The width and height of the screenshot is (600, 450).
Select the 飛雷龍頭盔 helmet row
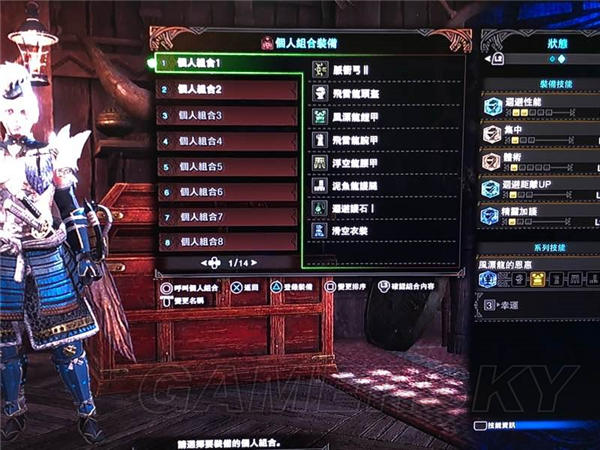tap(362, 93)
